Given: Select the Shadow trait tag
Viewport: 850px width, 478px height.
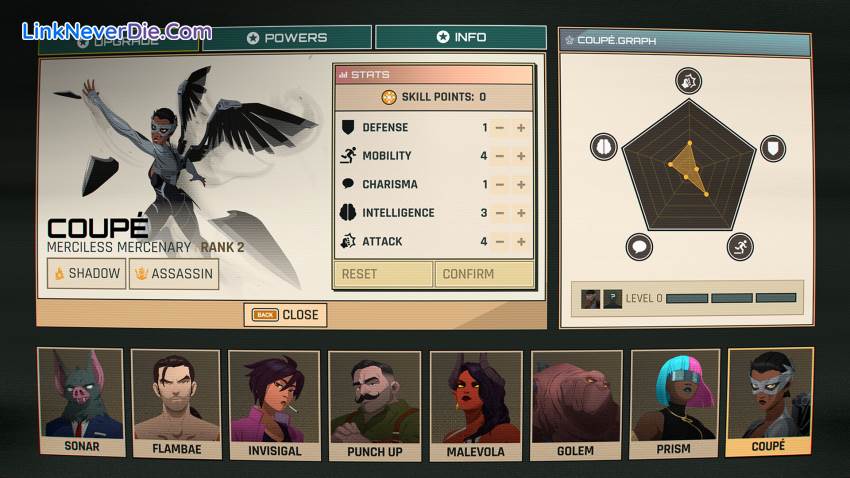Looking at the screenshot, I should [x=86, y=274].
